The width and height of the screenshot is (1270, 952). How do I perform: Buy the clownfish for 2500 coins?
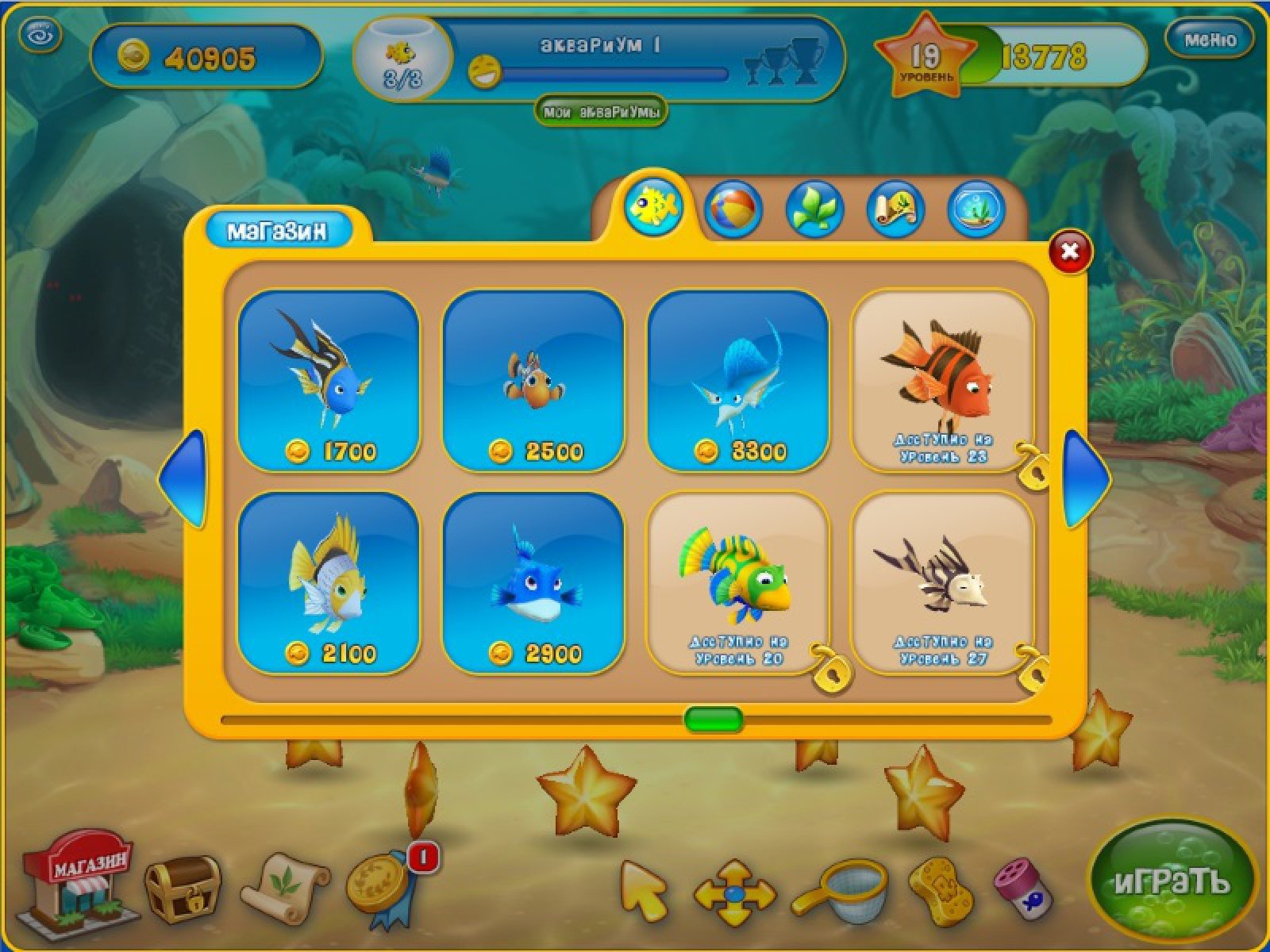(533, 381)
